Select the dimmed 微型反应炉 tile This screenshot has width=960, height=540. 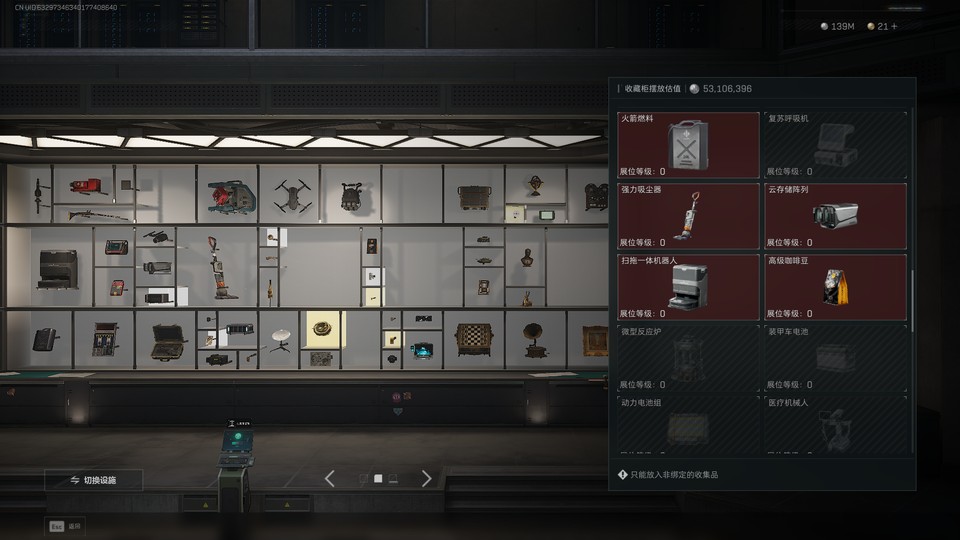[688, 357]
